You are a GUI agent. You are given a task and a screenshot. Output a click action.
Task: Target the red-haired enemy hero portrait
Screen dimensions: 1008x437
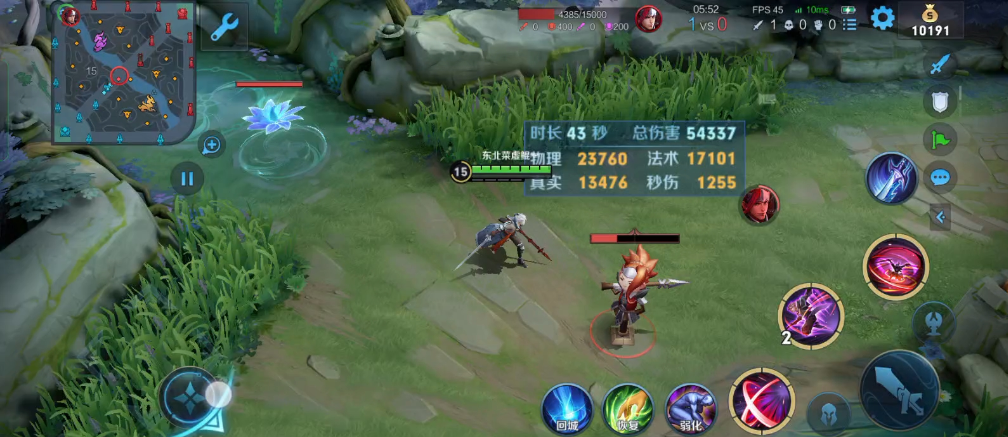pos(759,204)
